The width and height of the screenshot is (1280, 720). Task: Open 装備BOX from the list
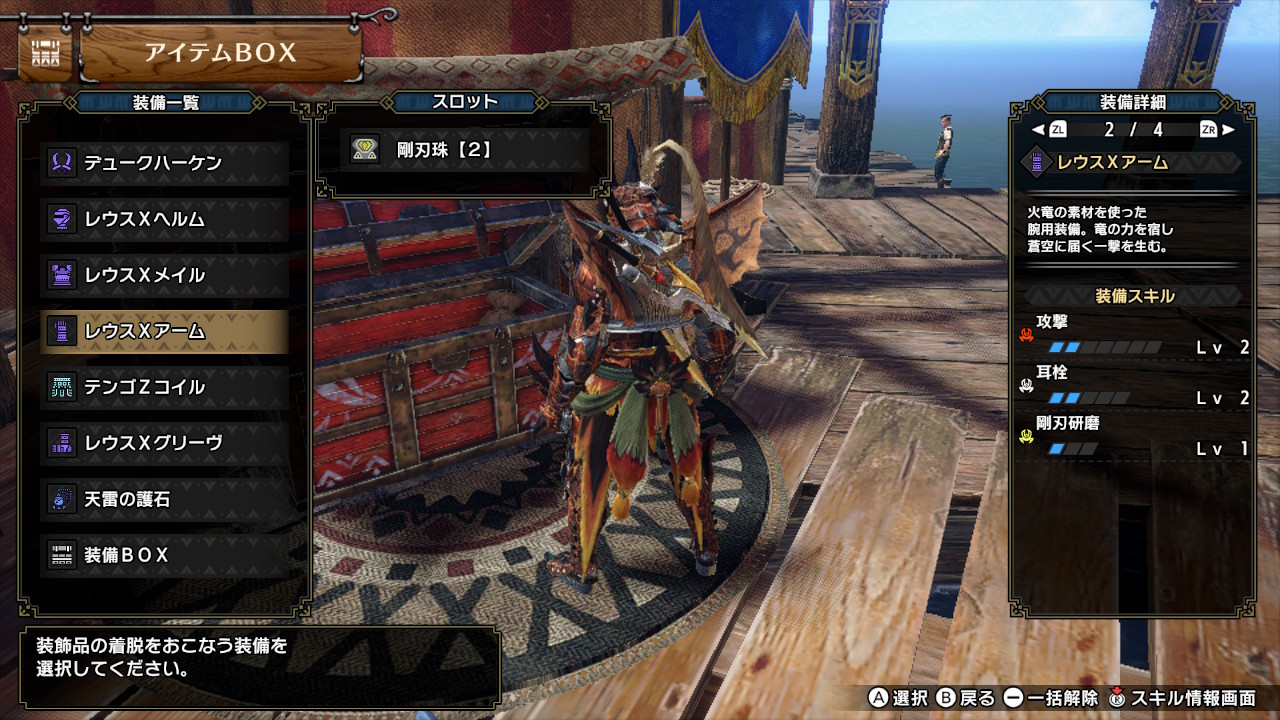pos(165,555)
